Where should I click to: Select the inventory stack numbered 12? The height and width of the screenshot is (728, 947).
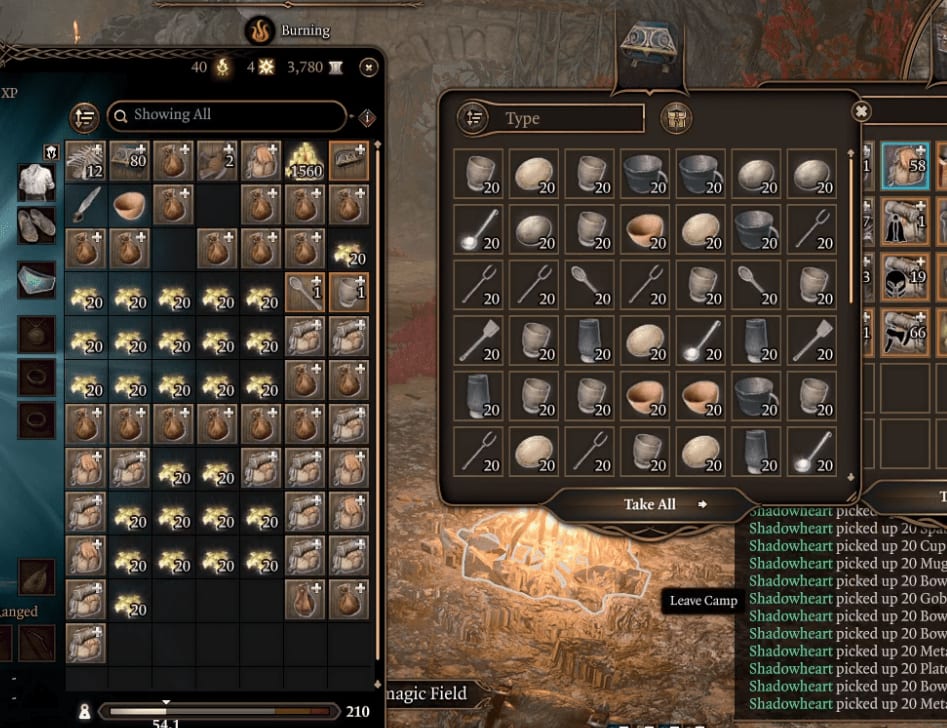[x=86, y=161]
